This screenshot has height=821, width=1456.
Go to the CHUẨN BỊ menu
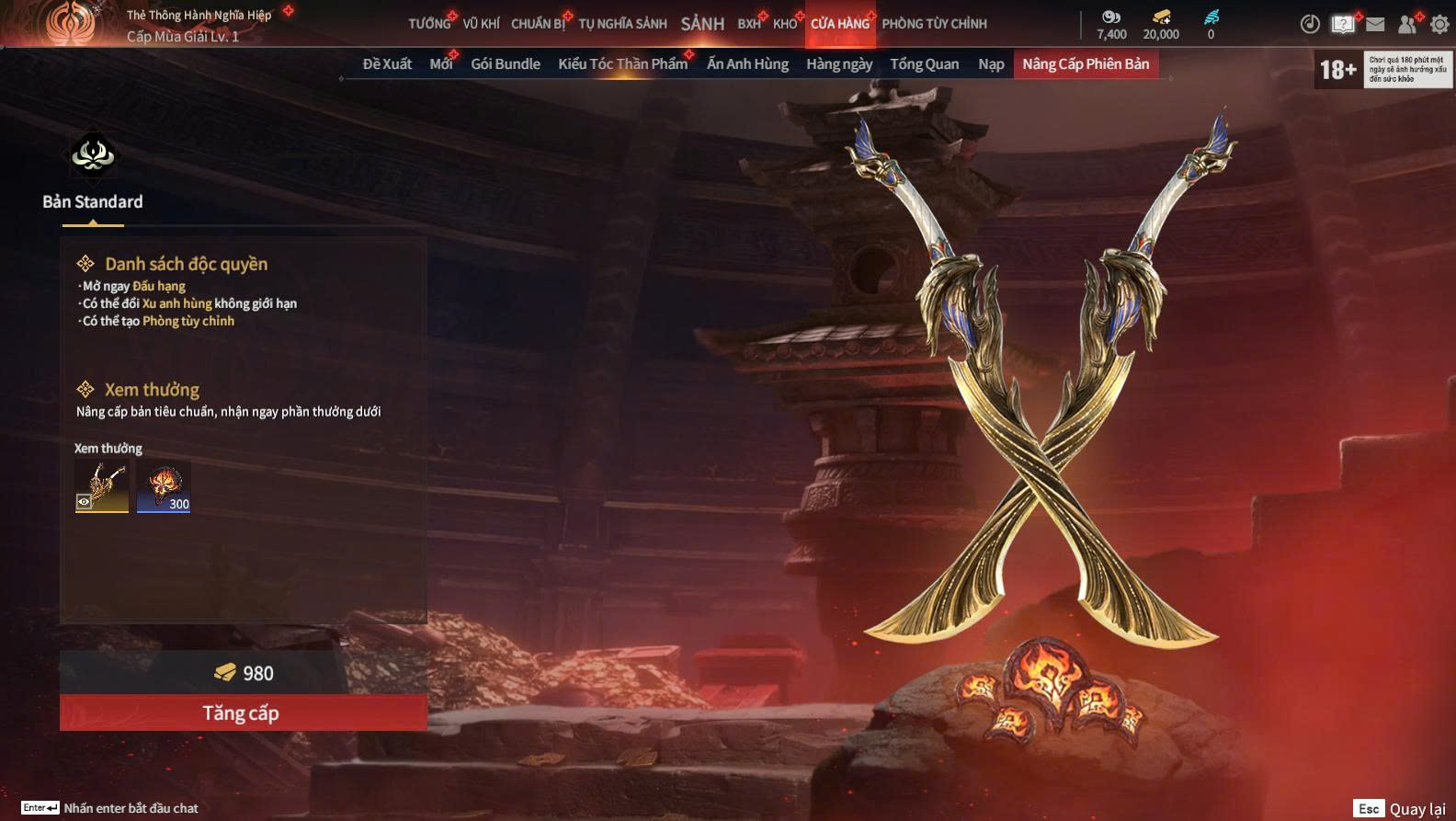538,24
